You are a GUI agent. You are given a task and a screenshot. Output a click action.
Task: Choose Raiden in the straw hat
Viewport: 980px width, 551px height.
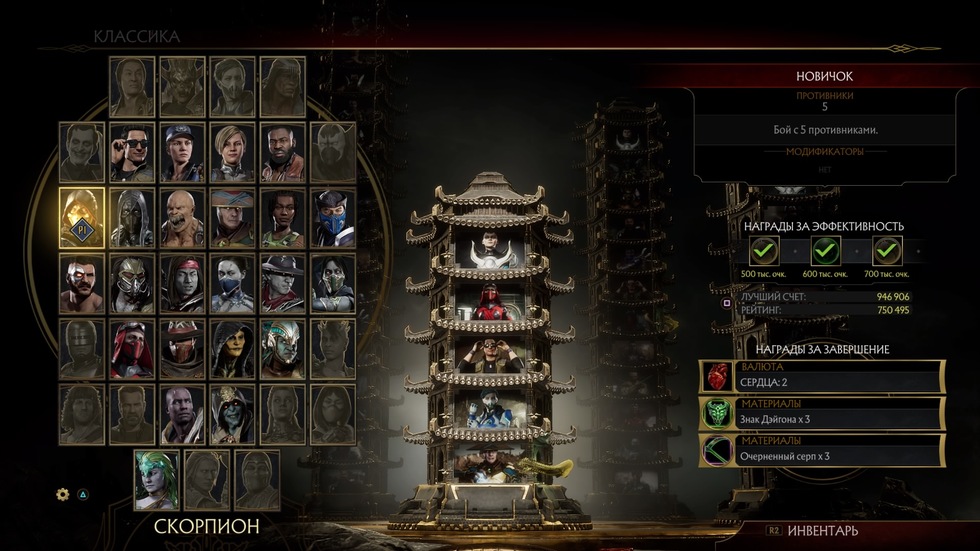[x=232, y=213]
